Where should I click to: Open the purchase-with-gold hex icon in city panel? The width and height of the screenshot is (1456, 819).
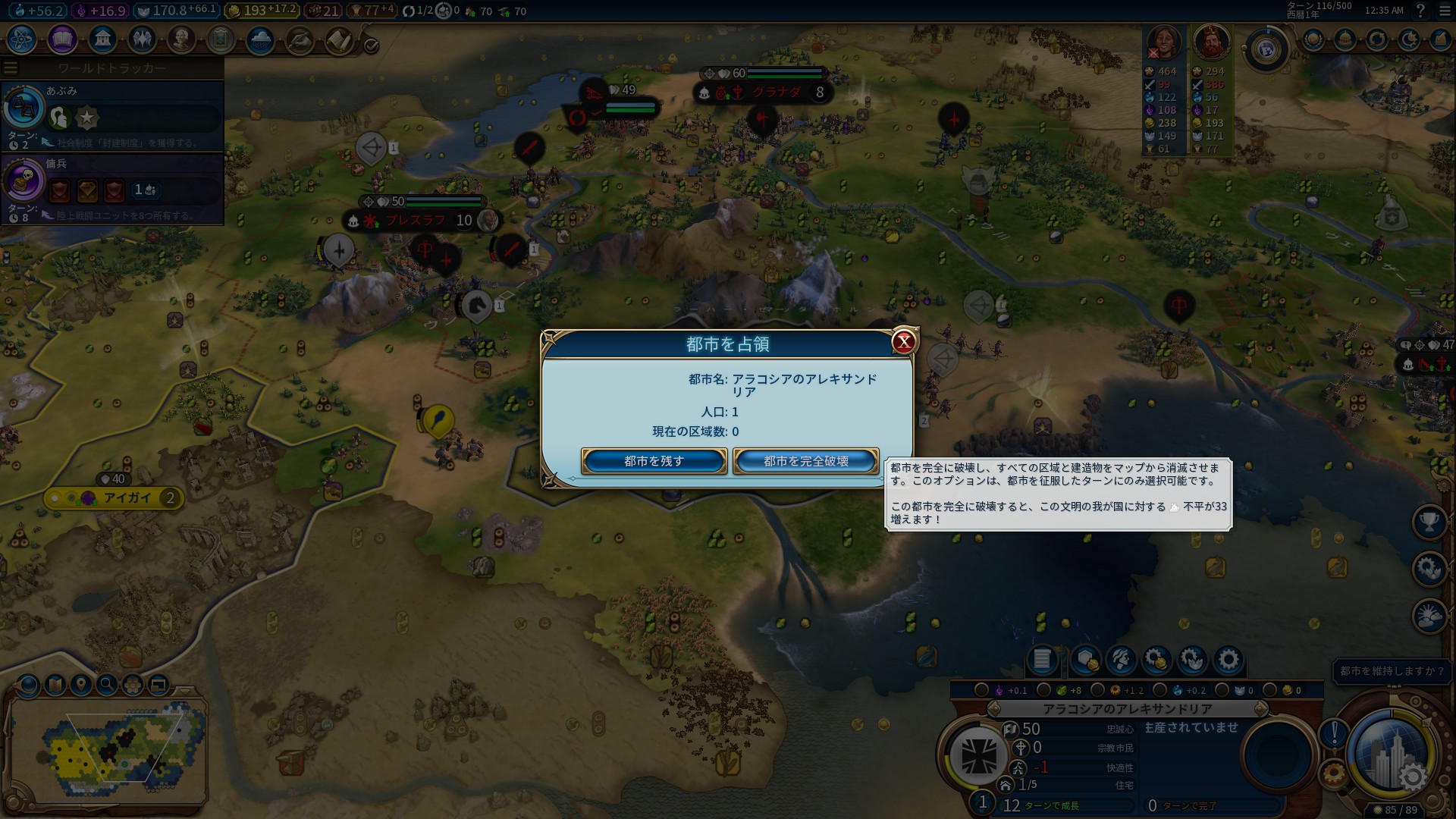pos(1084,661)
